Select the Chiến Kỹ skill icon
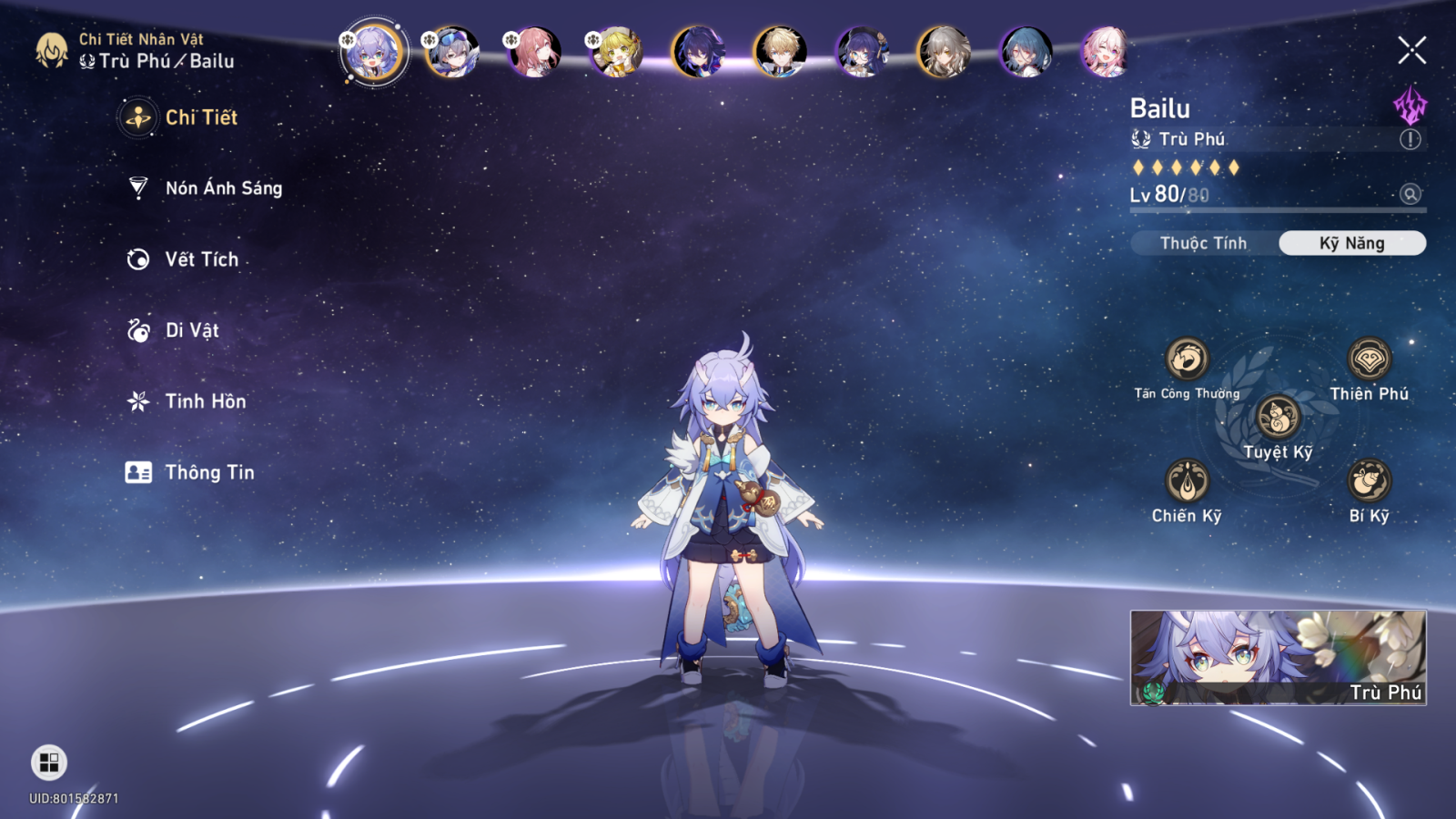Screen dimensions: 1456x819 tap(1187, 480)
